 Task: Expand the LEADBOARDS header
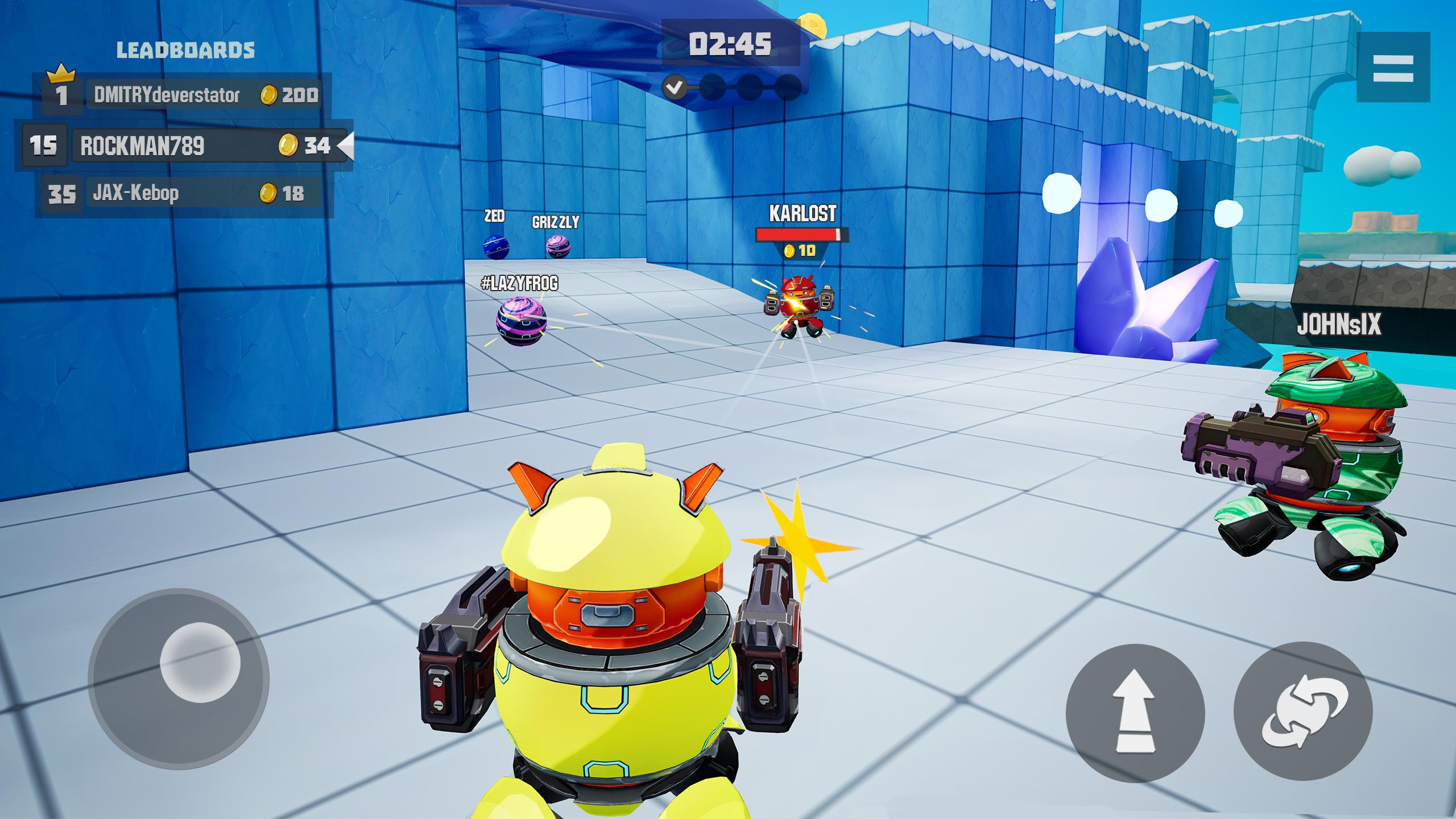[x=185, y=50]
